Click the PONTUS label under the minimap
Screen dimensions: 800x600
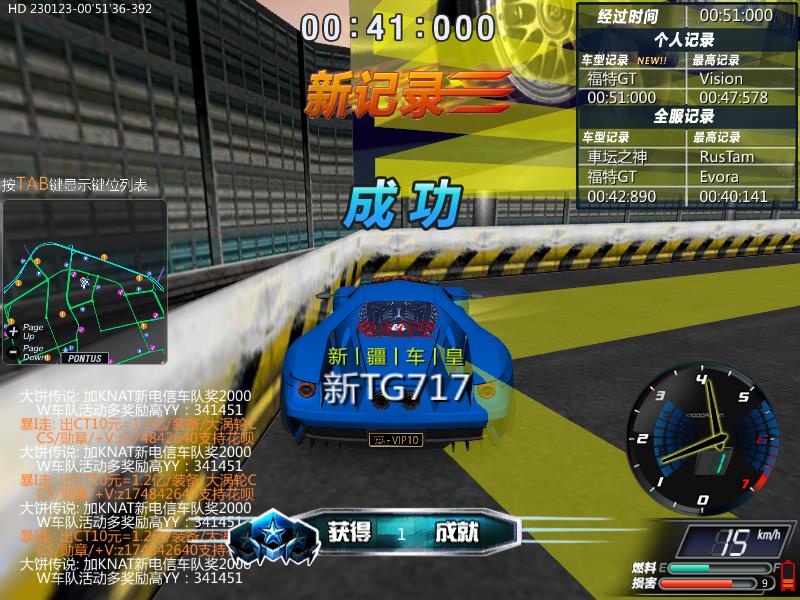[84, 357]
